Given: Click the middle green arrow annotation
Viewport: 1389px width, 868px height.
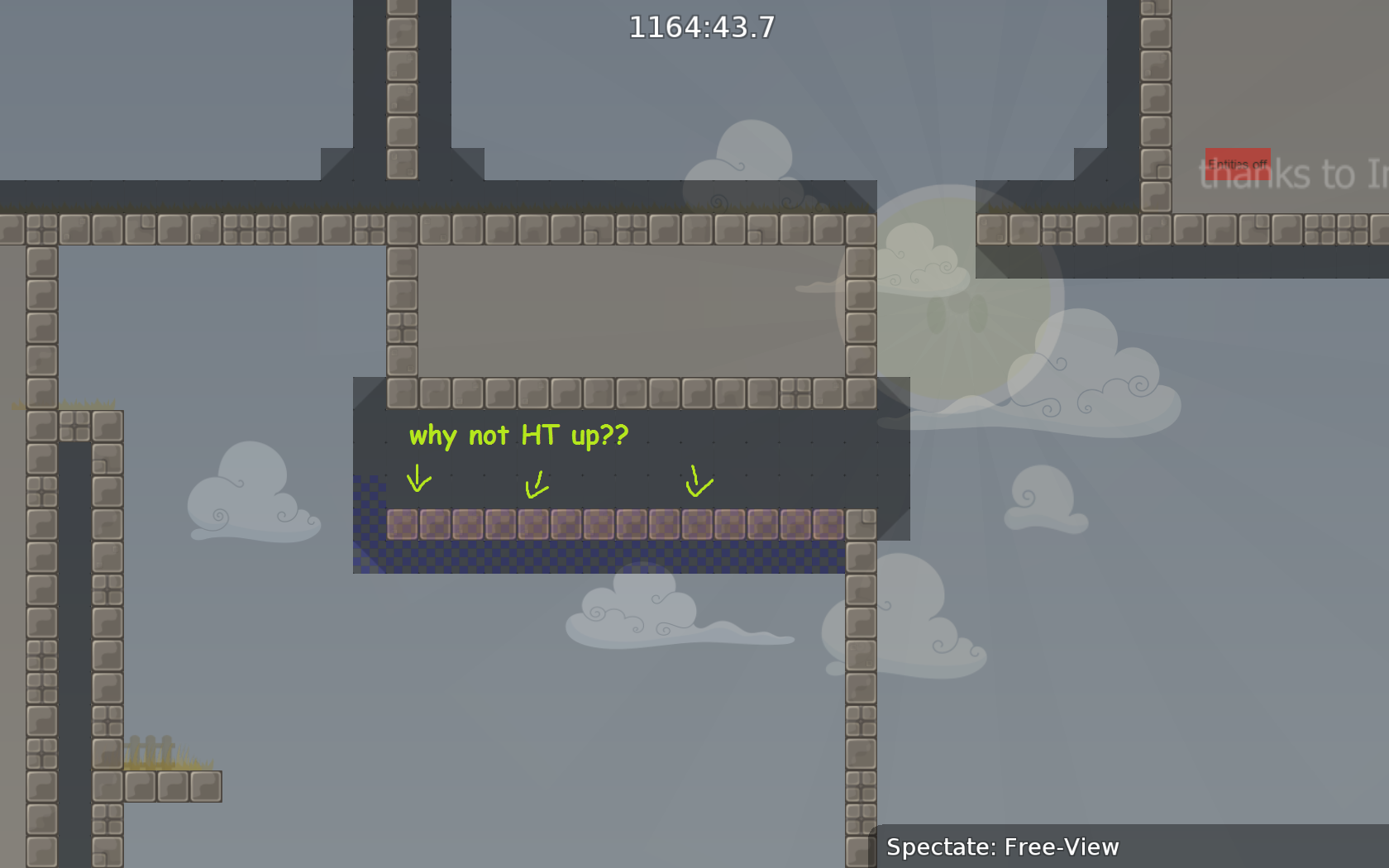Looking at the screenshot, I should 536,485.
